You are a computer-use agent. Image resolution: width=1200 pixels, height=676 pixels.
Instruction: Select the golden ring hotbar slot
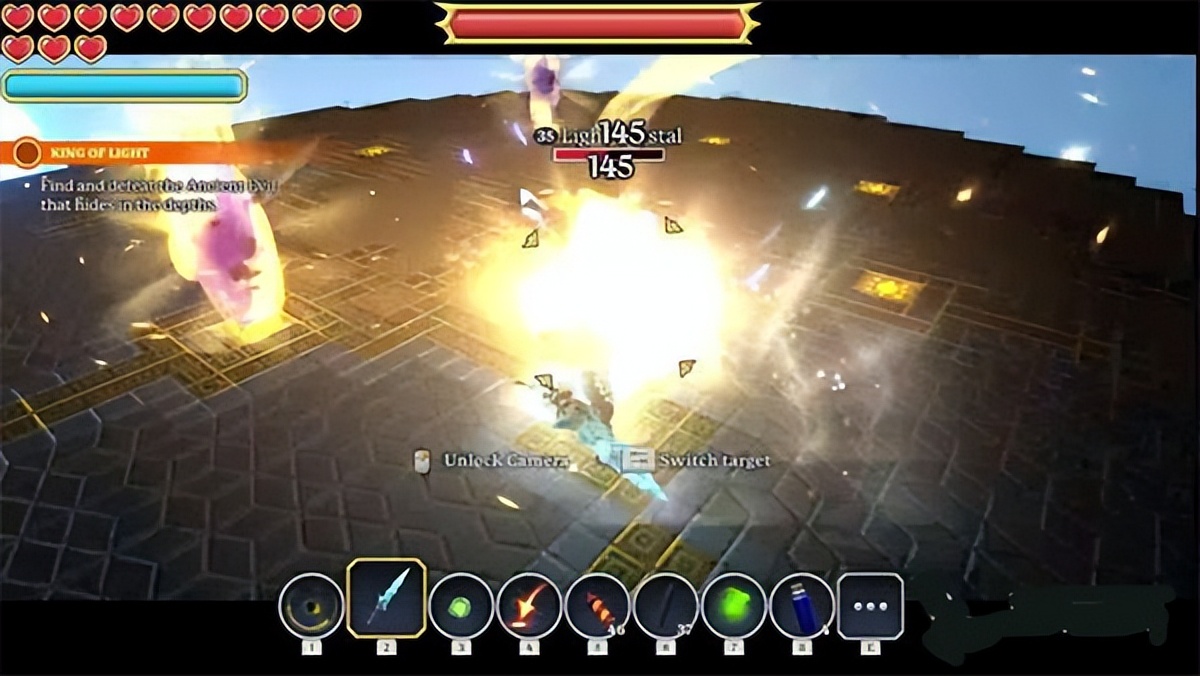tap(311, 606)
